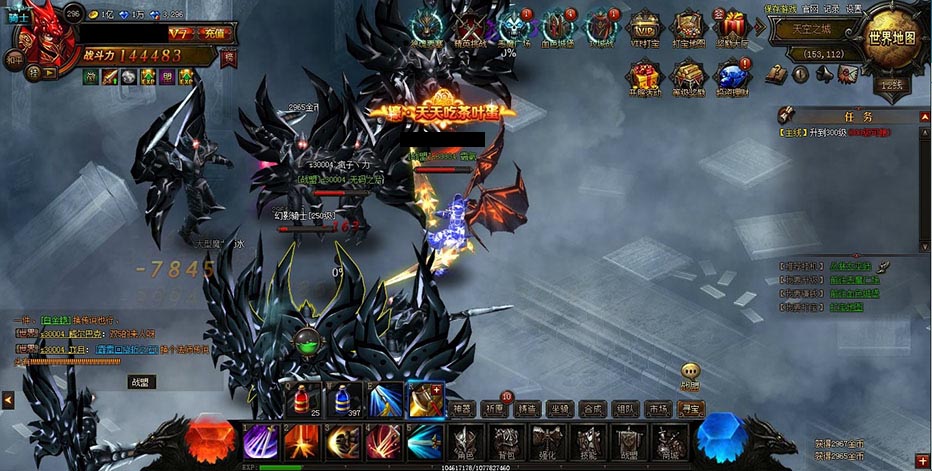Open the 背包 backpack panel
The height and width of the screenshot is (471, 932).
point(507,443)
